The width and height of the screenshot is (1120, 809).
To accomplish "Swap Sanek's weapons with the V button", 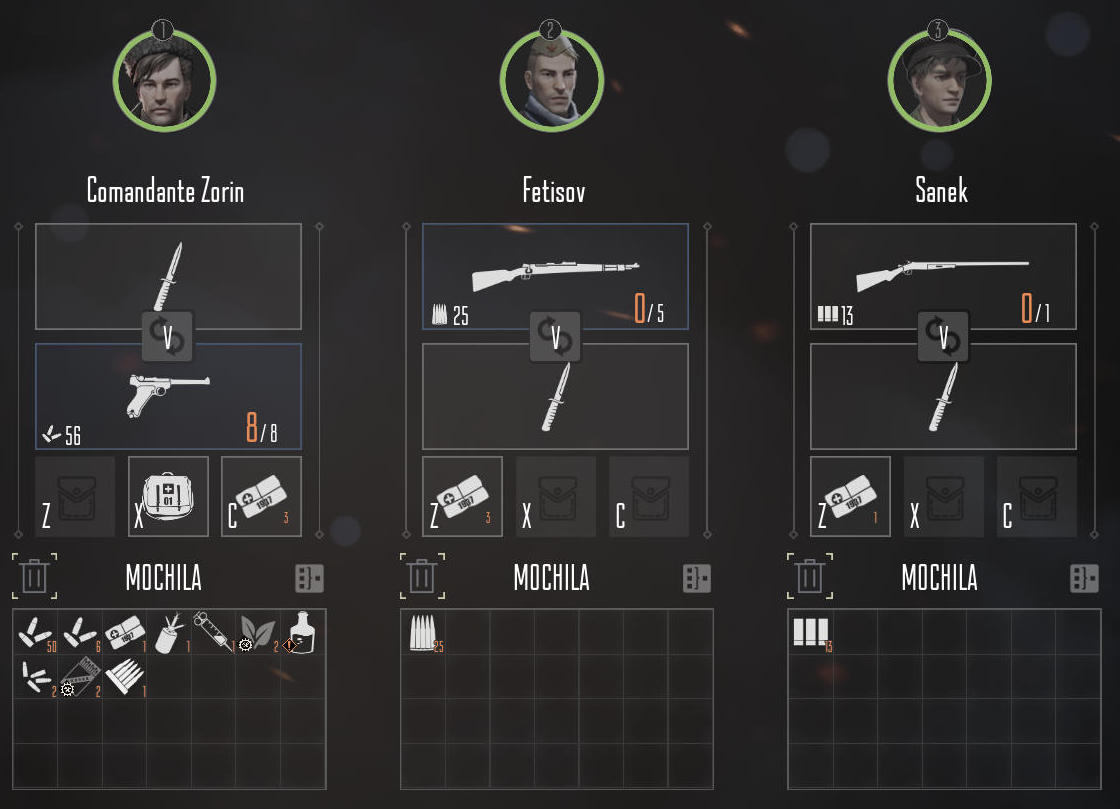I will point(943,336).
